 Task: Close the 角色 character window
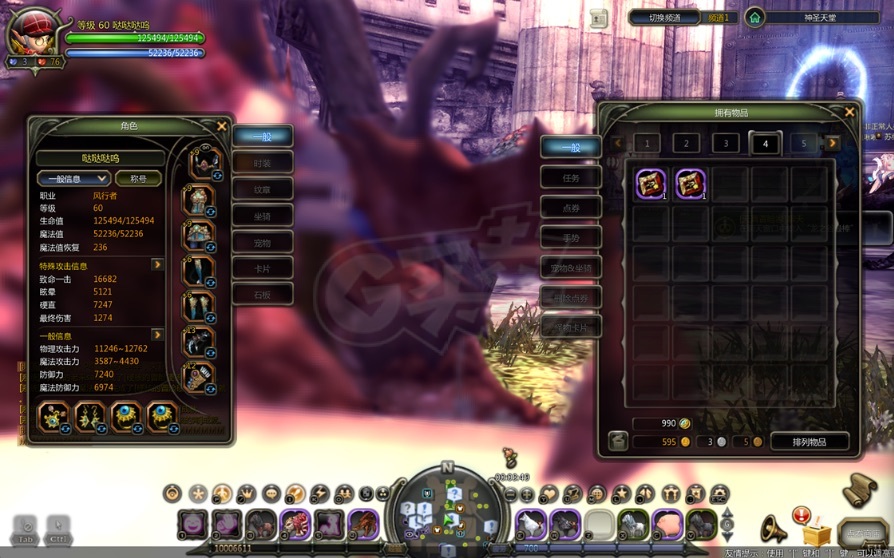(222, 126)
